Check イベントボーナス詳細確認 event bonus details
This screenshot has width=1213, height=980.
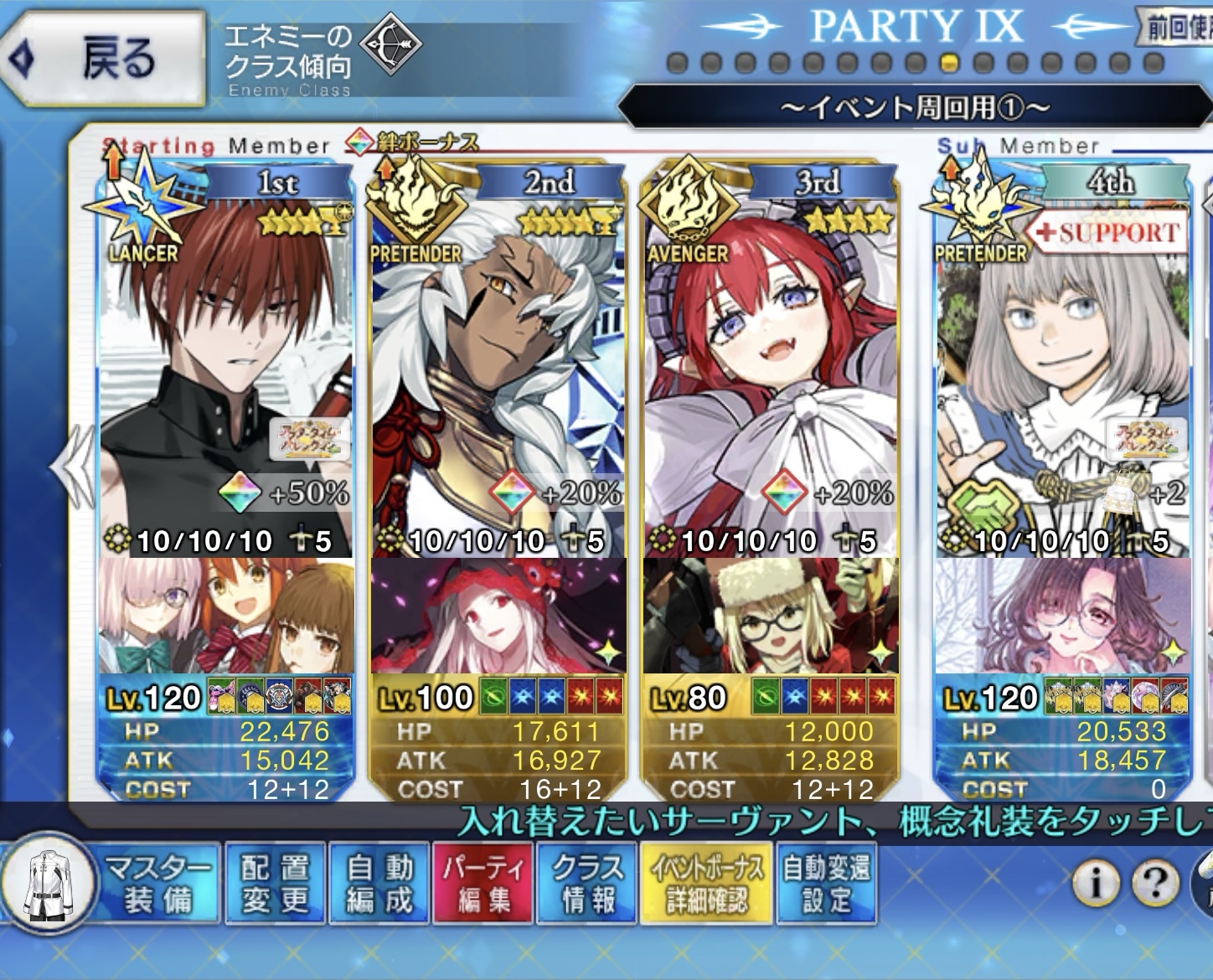706,884
